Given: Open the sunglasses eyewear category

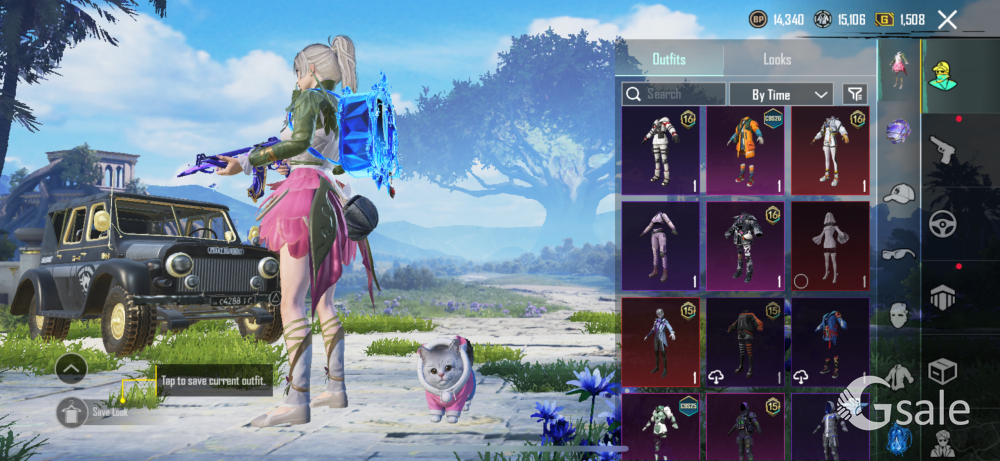Looking at the screenshot, I should pyautogui.click(x=899, y=253).
